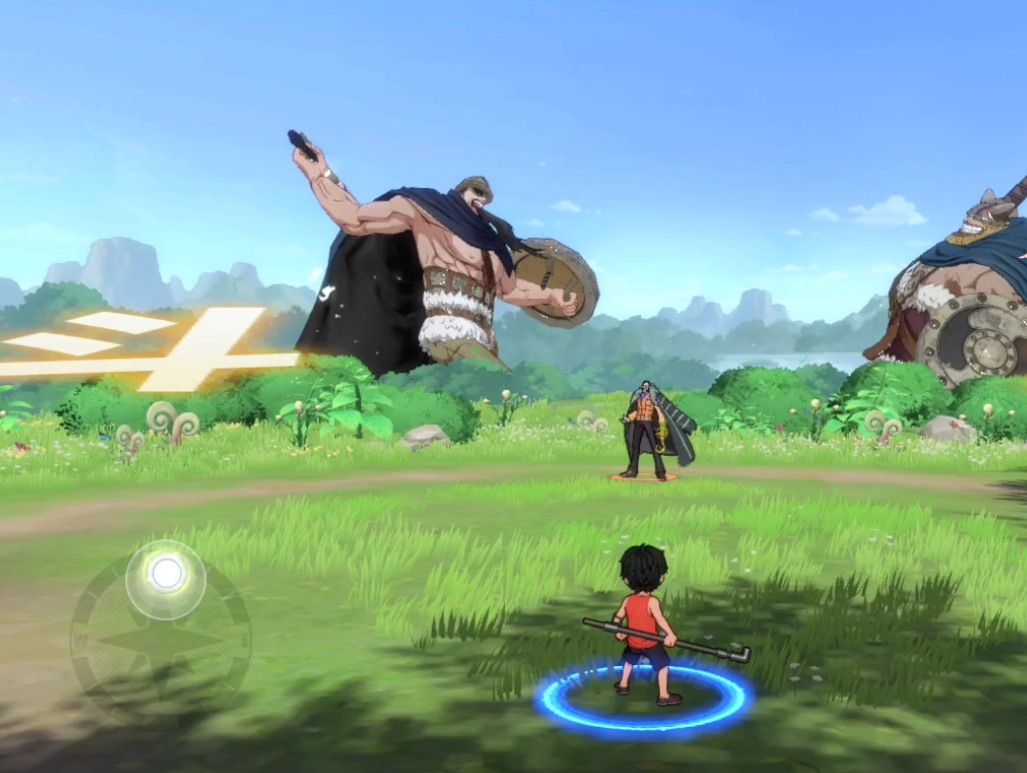The width and height of the screenshot is (1027, 773).
Task: Tap the glowing virtual joystick knob
Action: [166, 575]
